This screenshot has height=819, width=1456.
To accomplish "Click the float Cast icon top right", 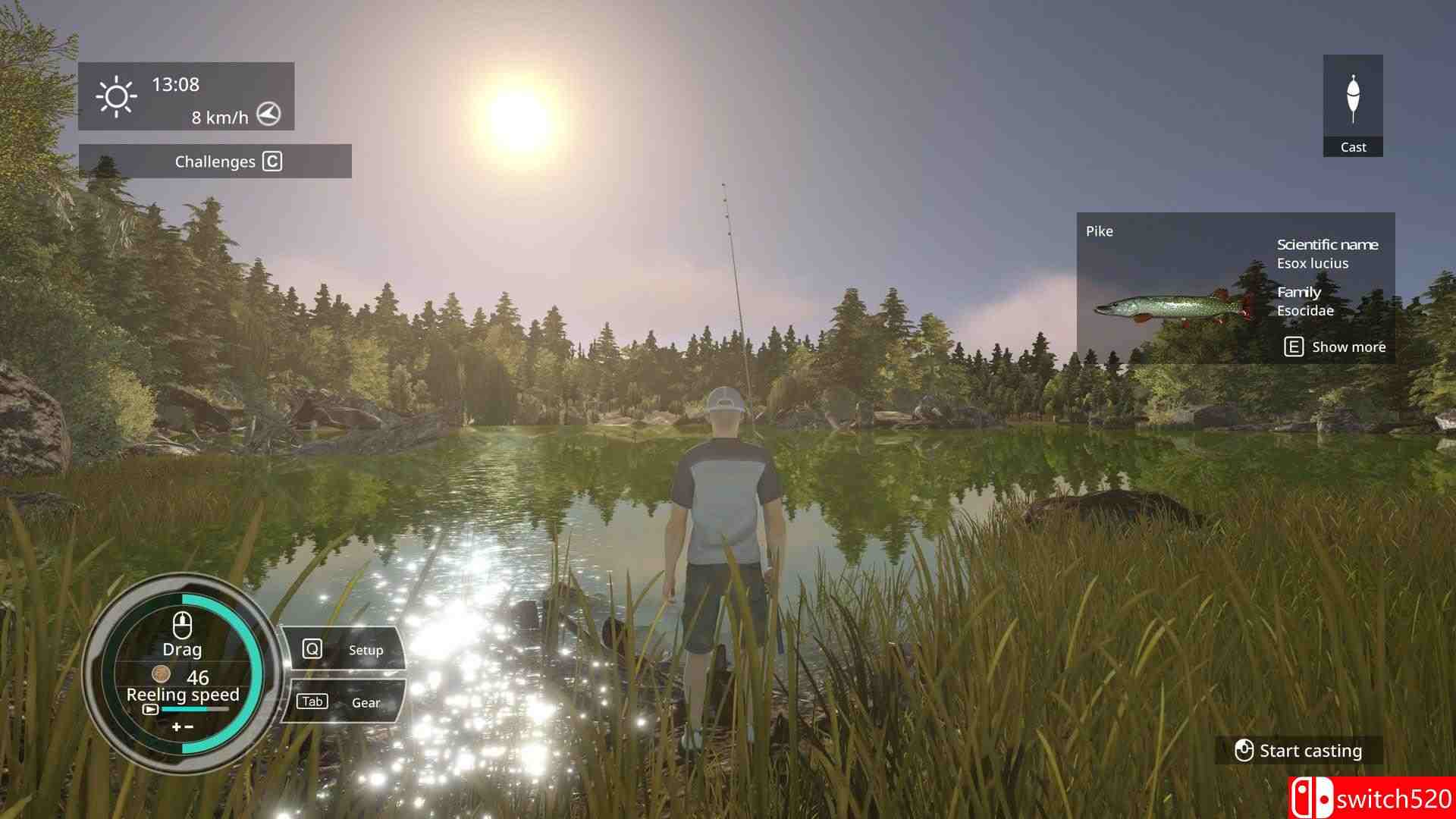I will click(x=1354, y=93).
